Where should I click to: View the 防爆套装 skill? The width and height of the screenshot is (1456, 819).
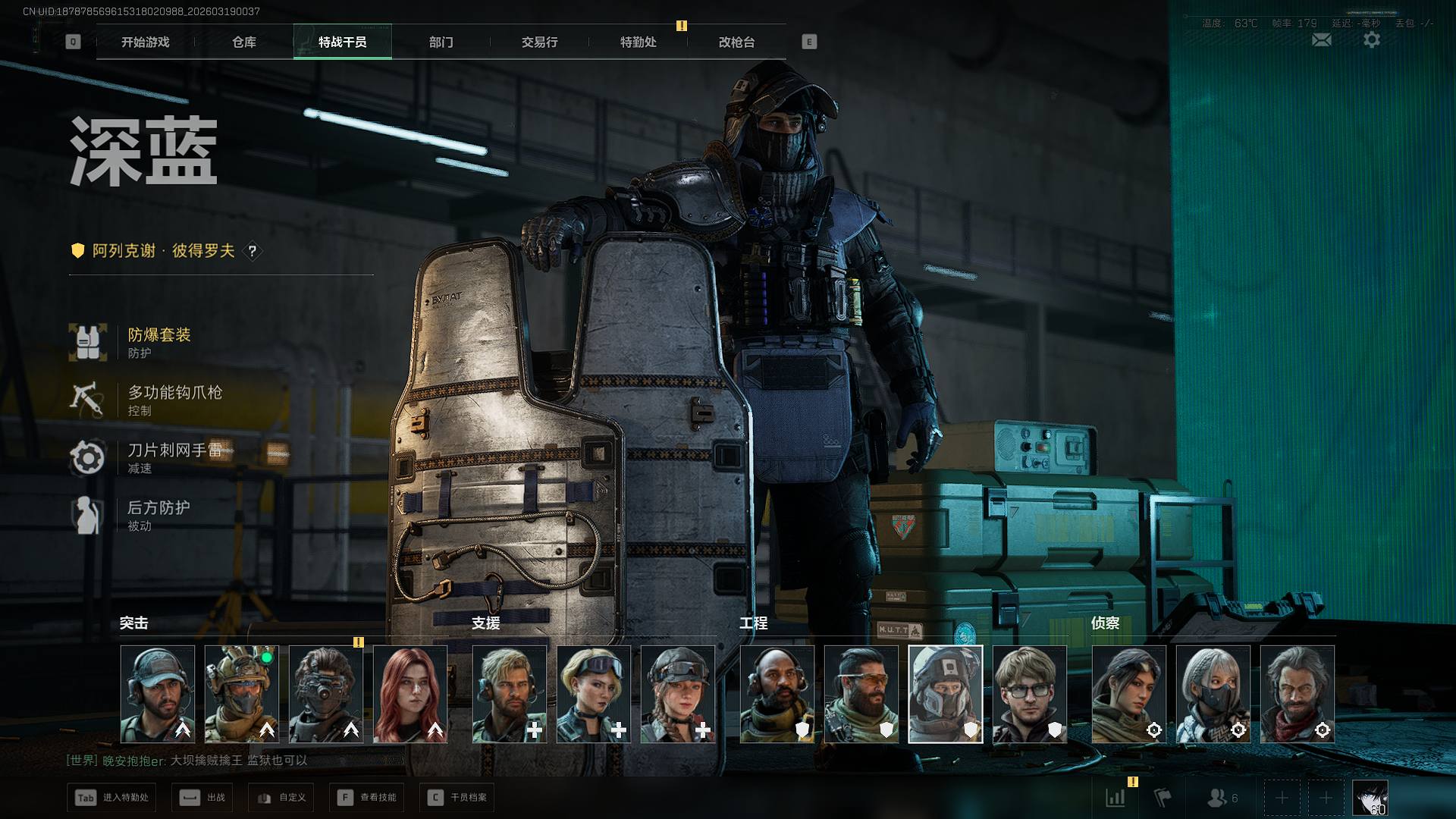(x=158, y=342)
